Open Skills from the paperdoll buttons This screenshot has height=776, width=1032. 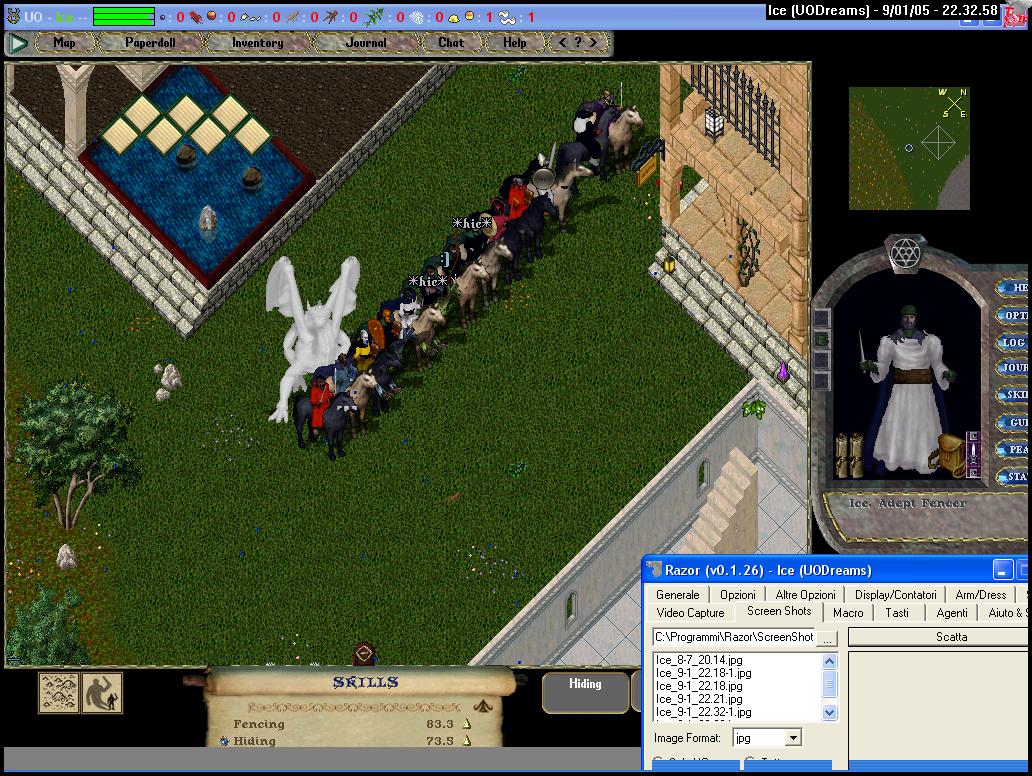point(1016,395)
